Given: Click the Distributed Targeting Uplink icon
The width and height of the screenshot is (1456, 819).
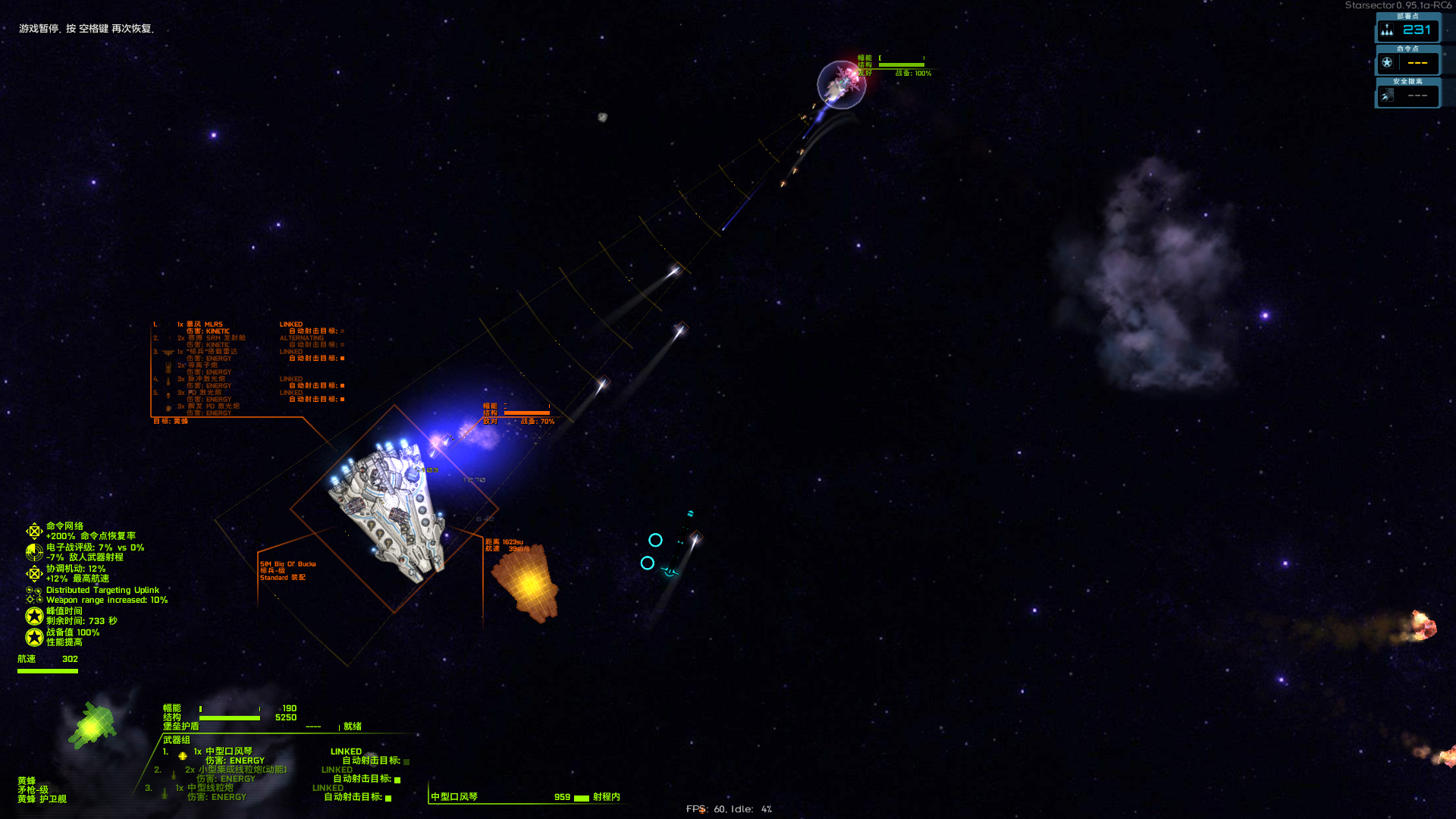Looking at the screenshot, I should click(x=34, y=595).
